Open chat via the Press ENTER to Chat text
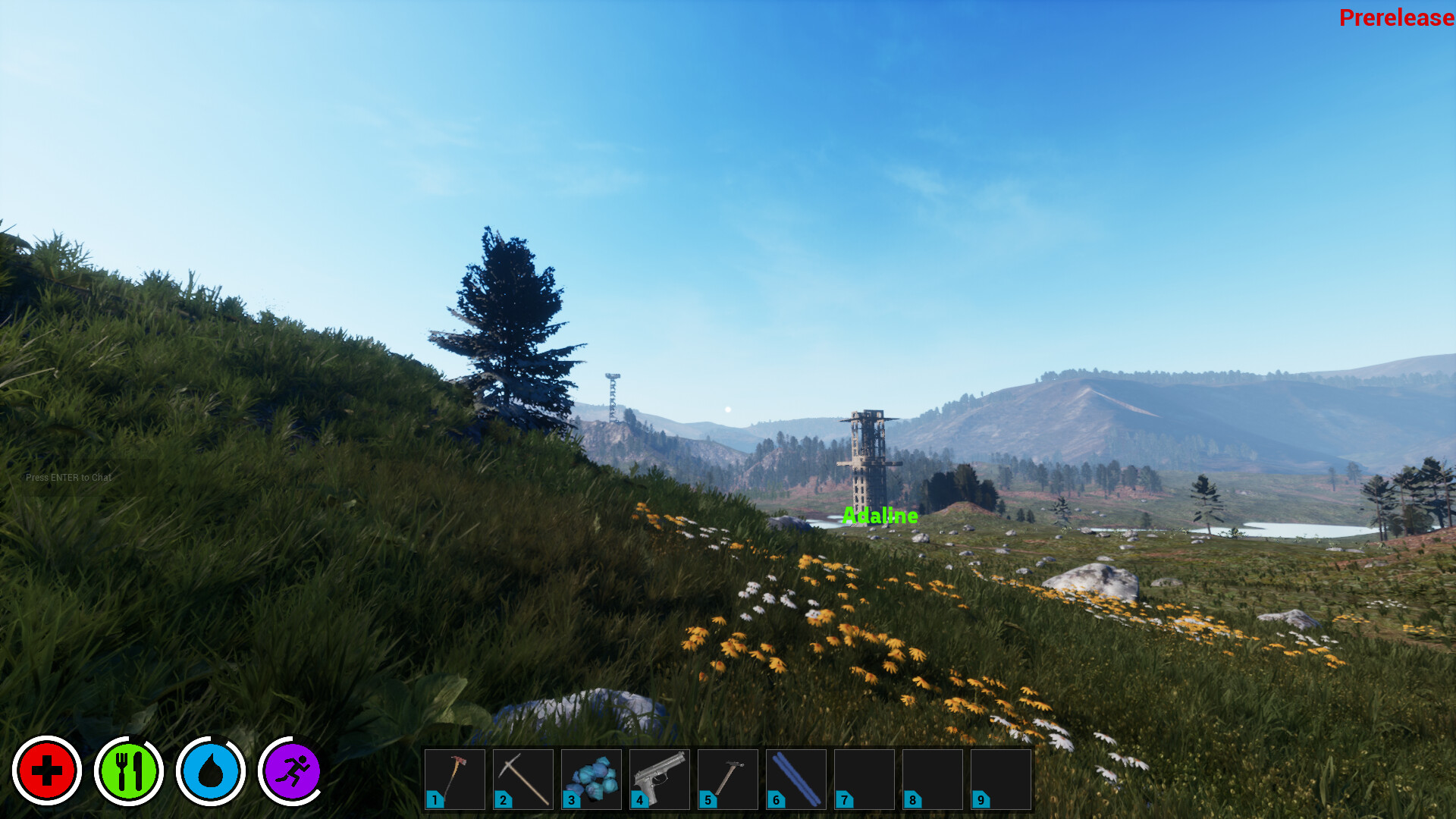Viewport: 1456px width, 819px height. pyautogui.click(x=68, y=478)
